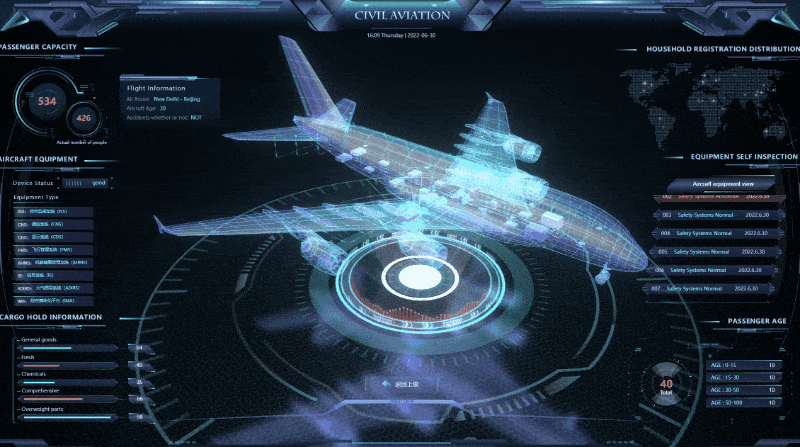Click the return-to-previous-level back button
This screenshot has height=447, width=800.
click(x=399, y=382)
